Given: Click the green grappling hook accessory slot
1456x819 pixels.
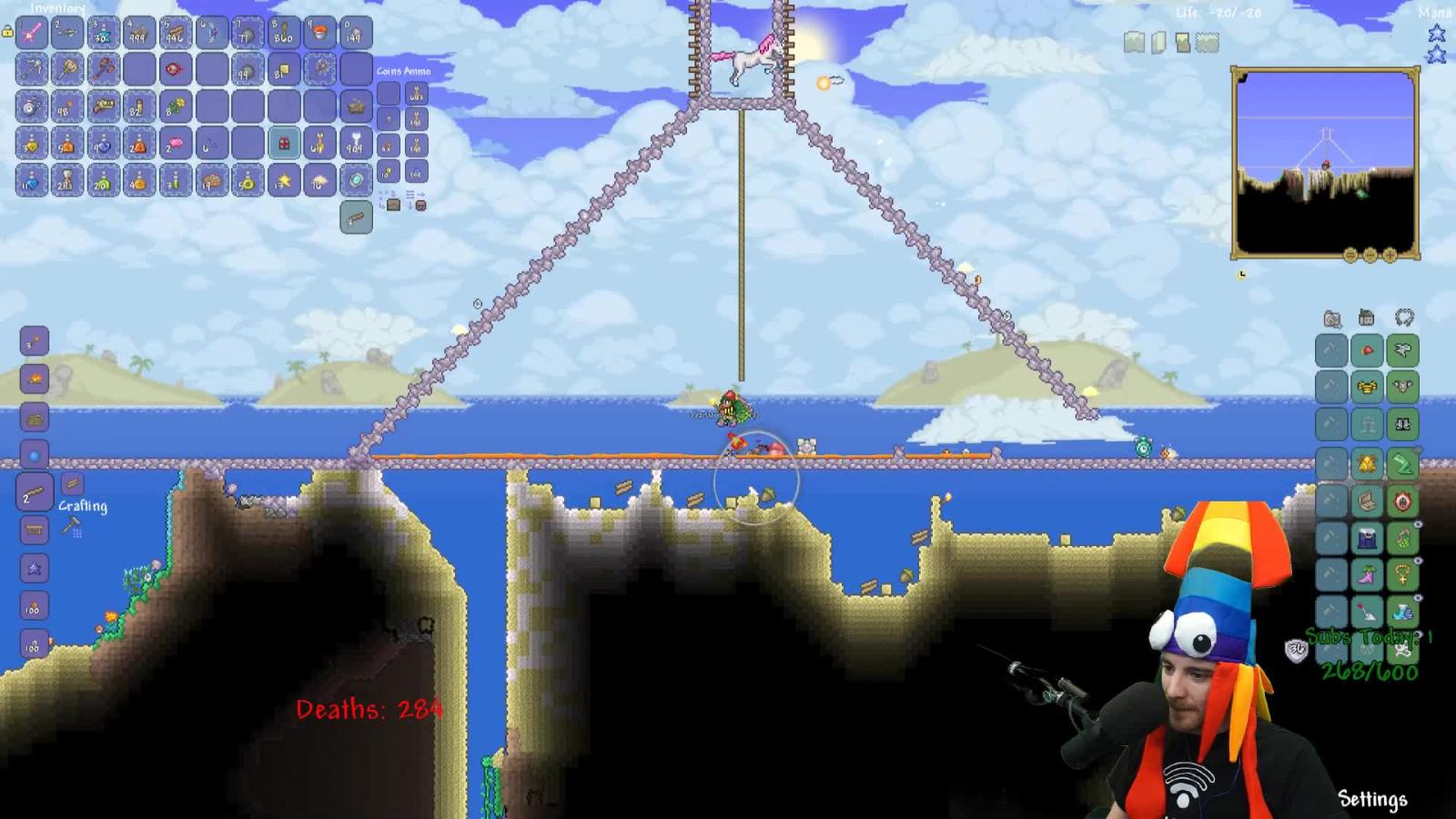Looking at the screenshot, I should [1402, 462].
